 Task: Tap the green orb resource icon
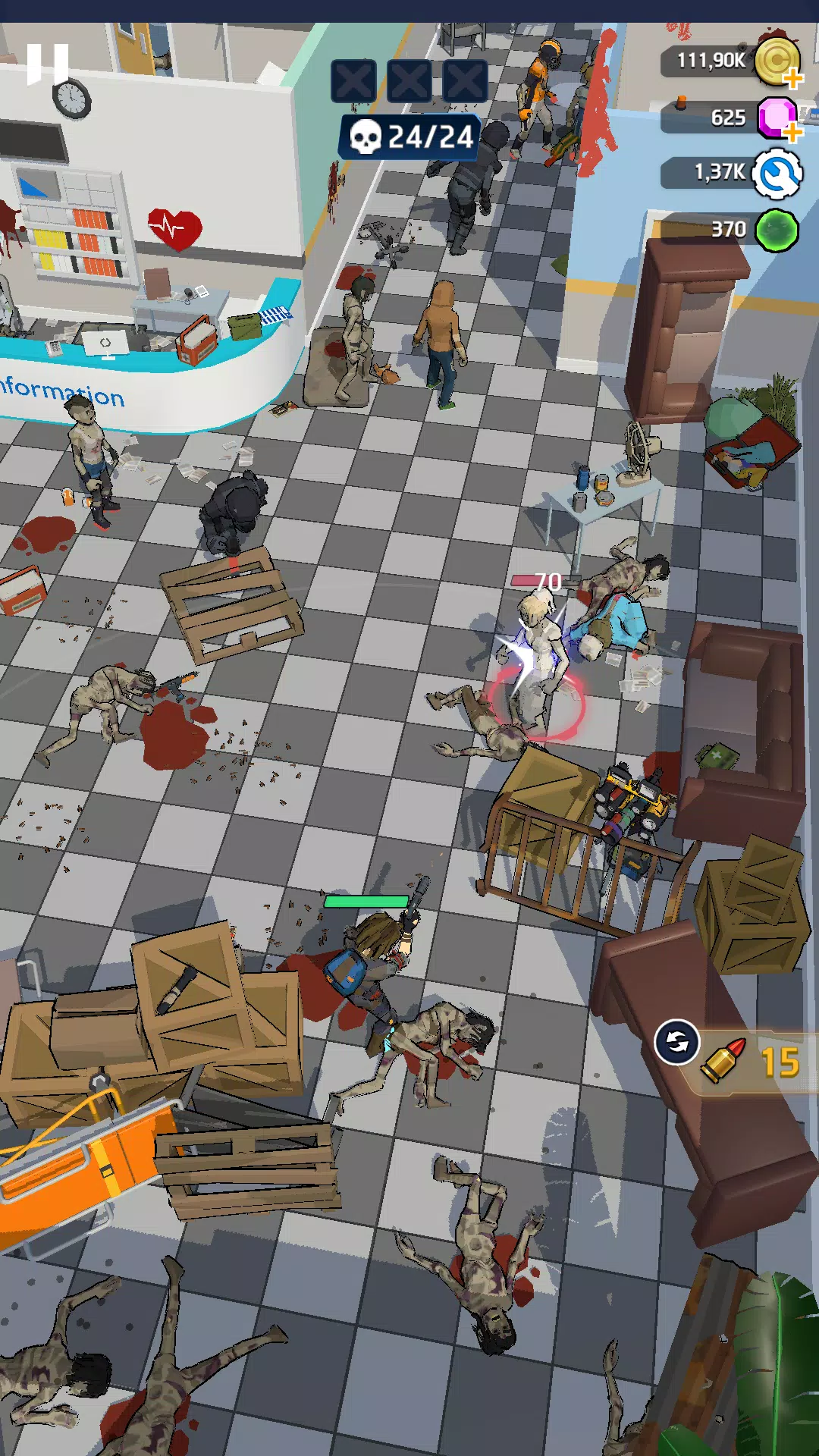tap(777, 230)
